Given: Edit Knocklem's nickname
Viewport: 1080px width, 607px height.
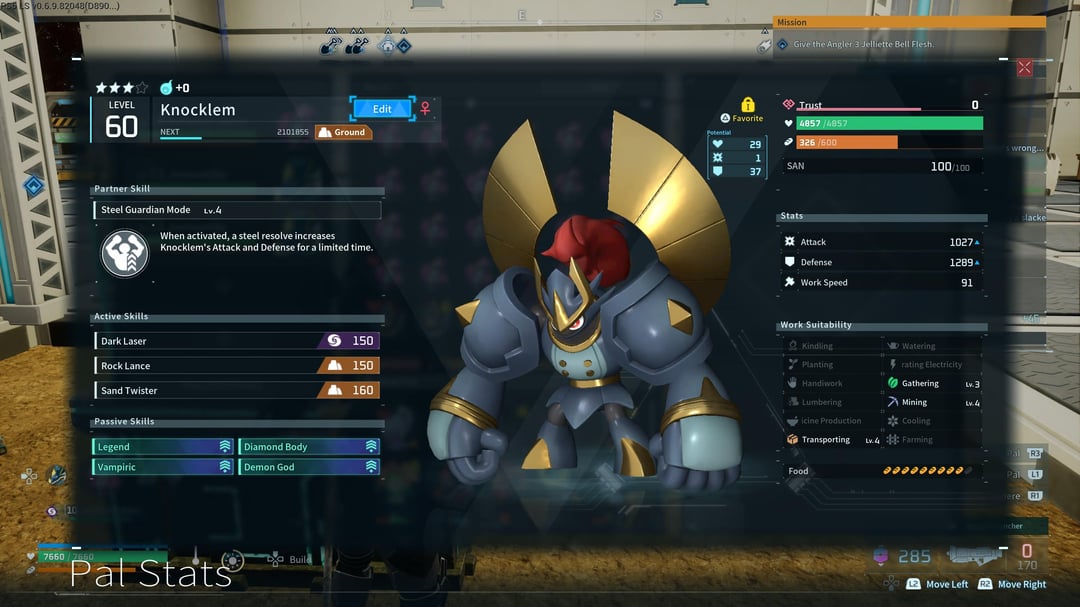Looking at the screenshot, I should [381, 109].
